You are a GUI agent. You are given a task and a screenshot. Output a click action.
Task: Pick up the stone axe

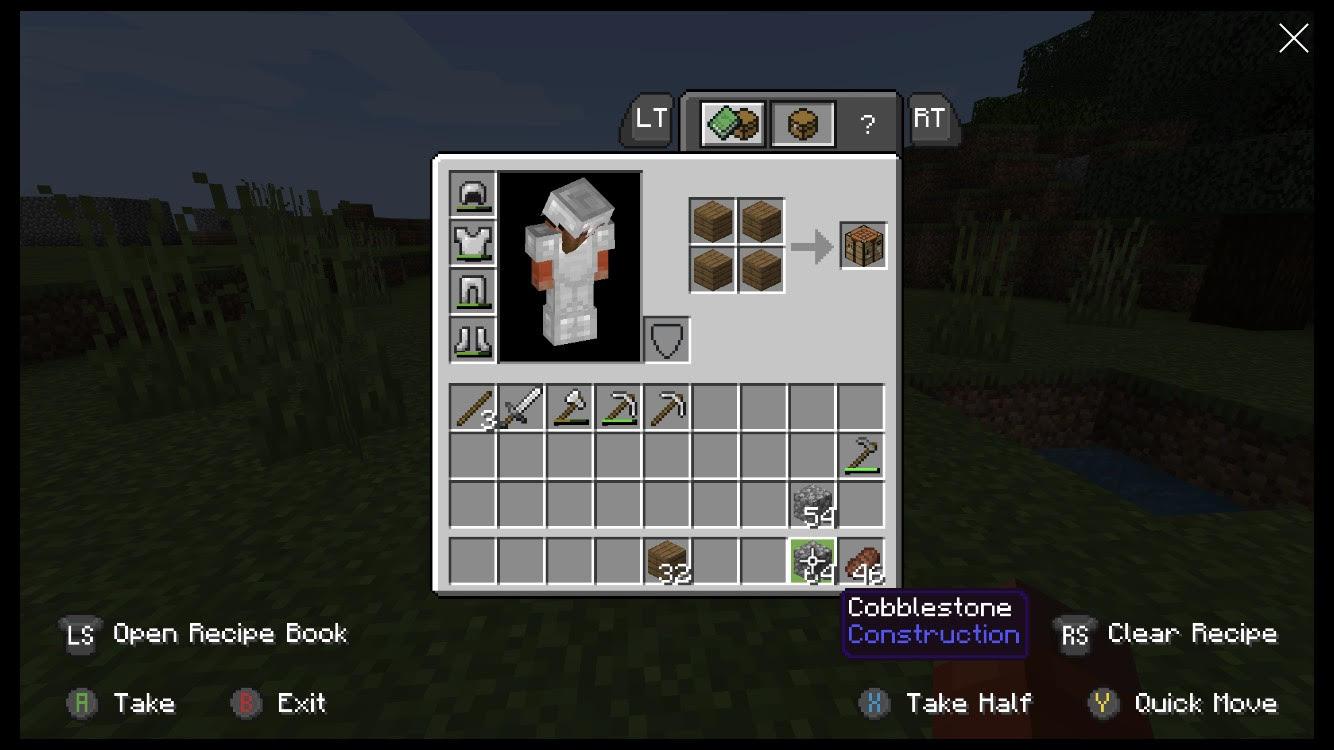click(x=568, y=405)
